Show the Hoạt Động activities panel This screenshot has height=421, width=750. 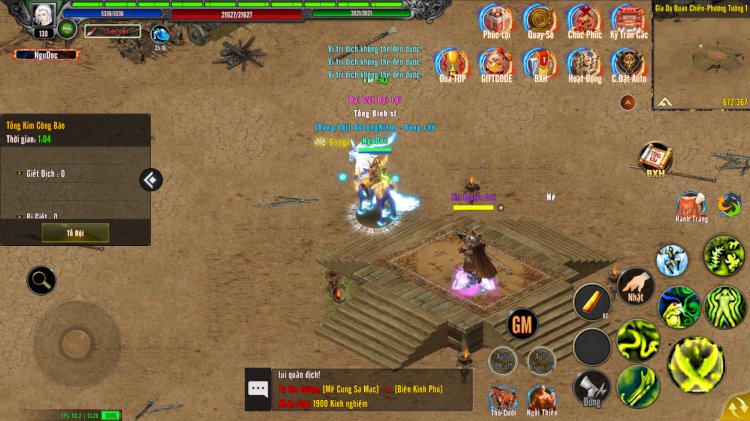click(x=584, y=63)
